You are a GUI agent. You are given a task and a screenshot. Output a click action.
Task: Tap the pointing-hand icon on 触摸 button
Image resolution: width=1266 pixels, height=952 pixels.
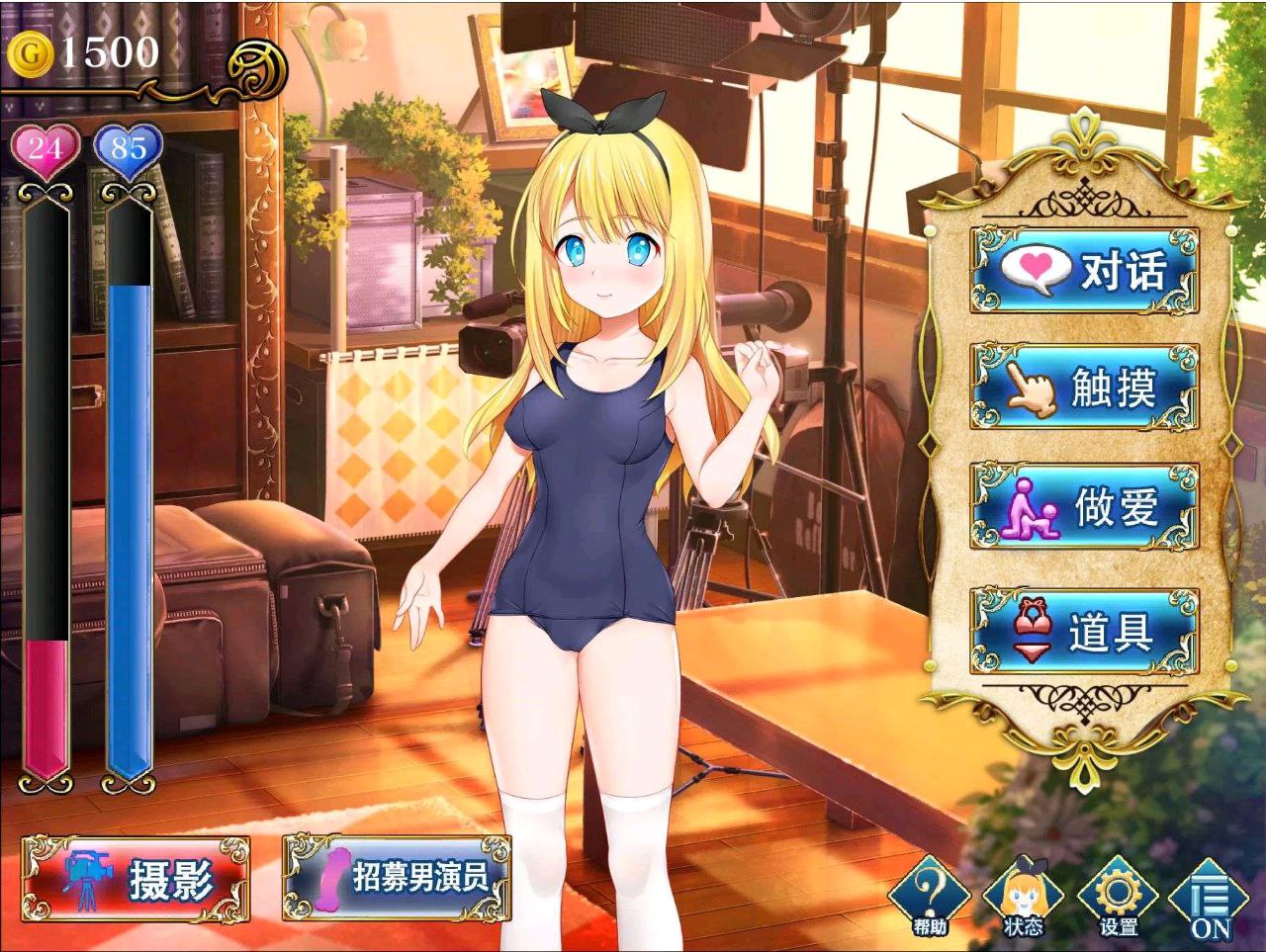(x=1029, y=389)
